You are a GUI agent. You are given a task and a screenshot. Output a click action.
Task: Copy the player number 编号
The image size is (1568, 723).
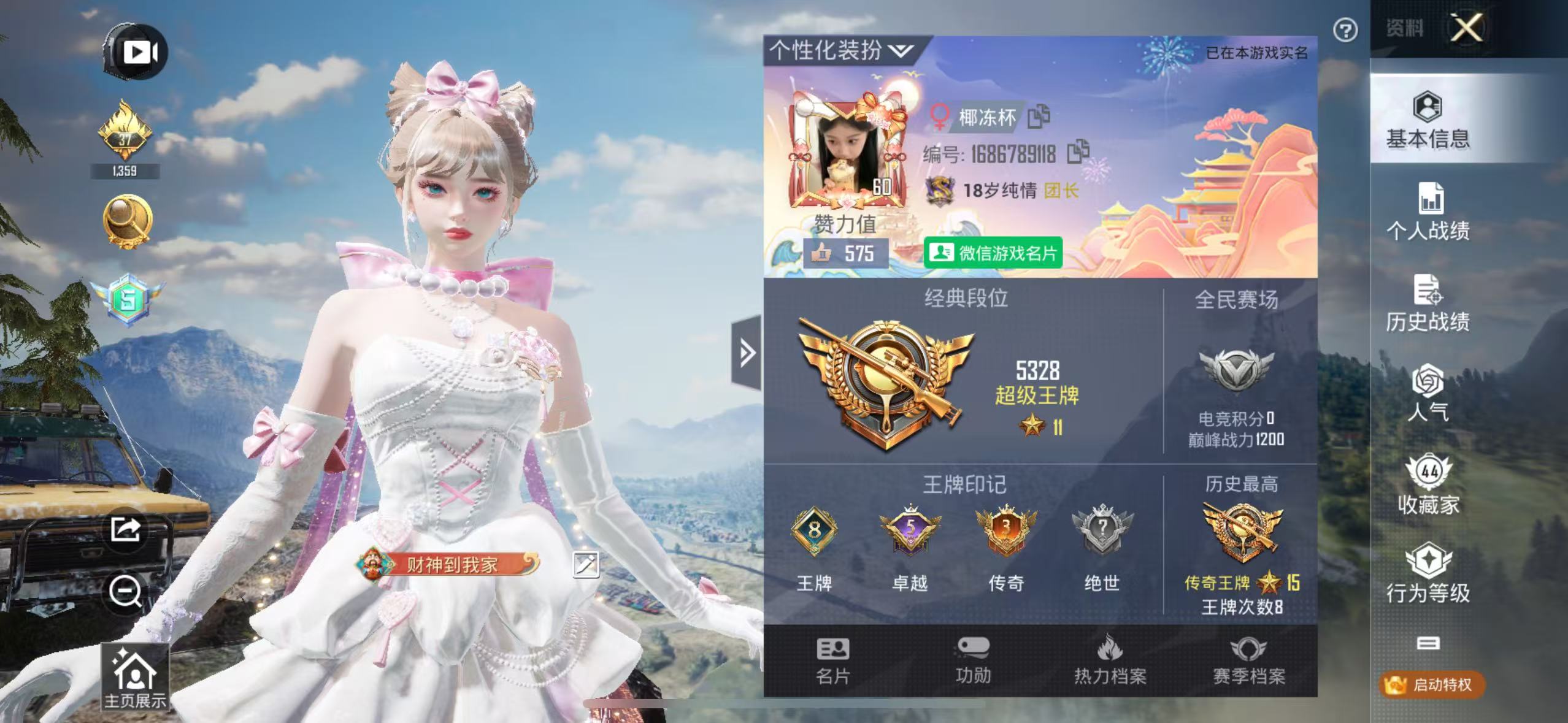coord(1078,153)
